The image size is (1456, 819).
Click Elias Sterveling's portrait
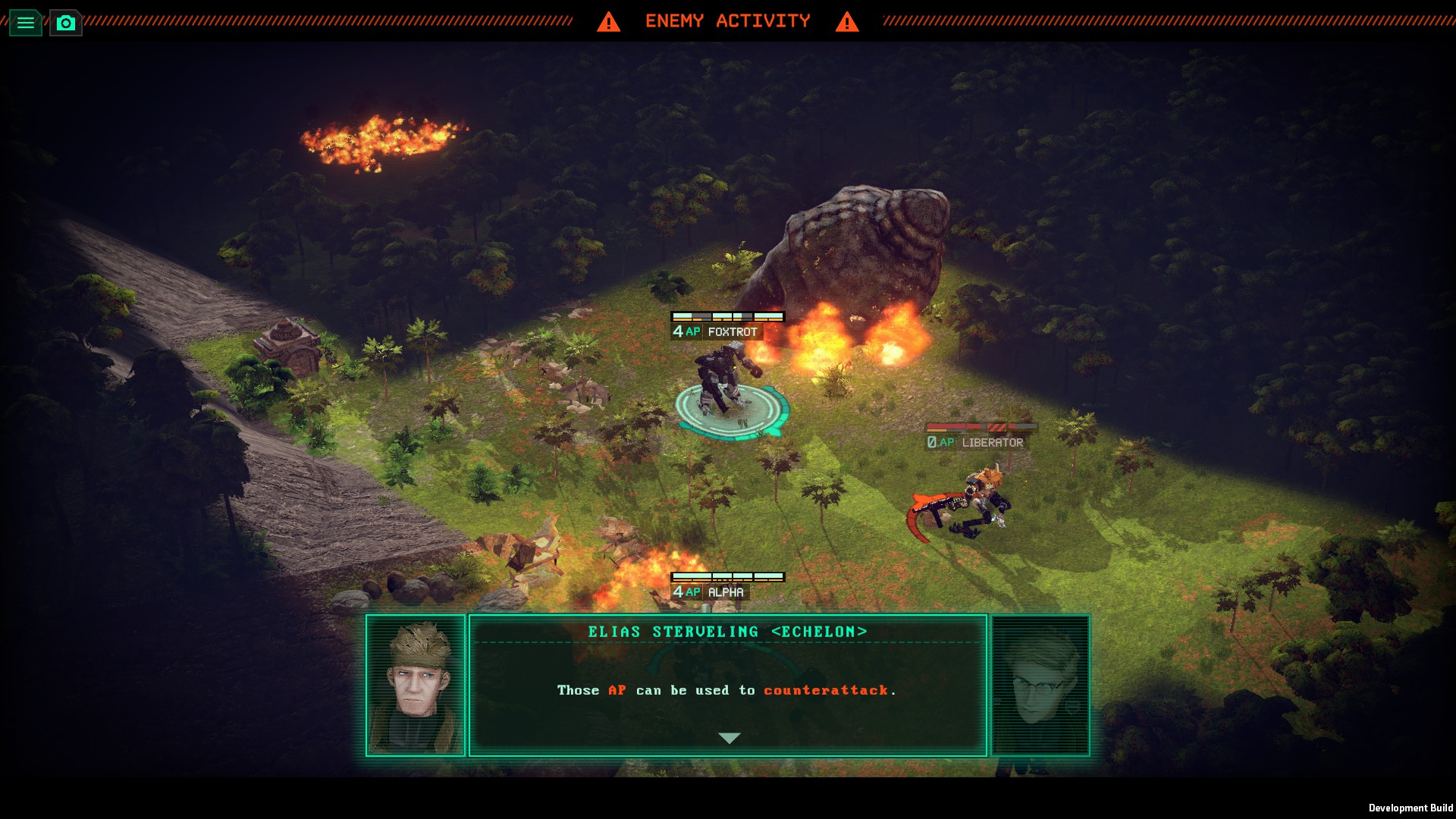tap(416, 686)
